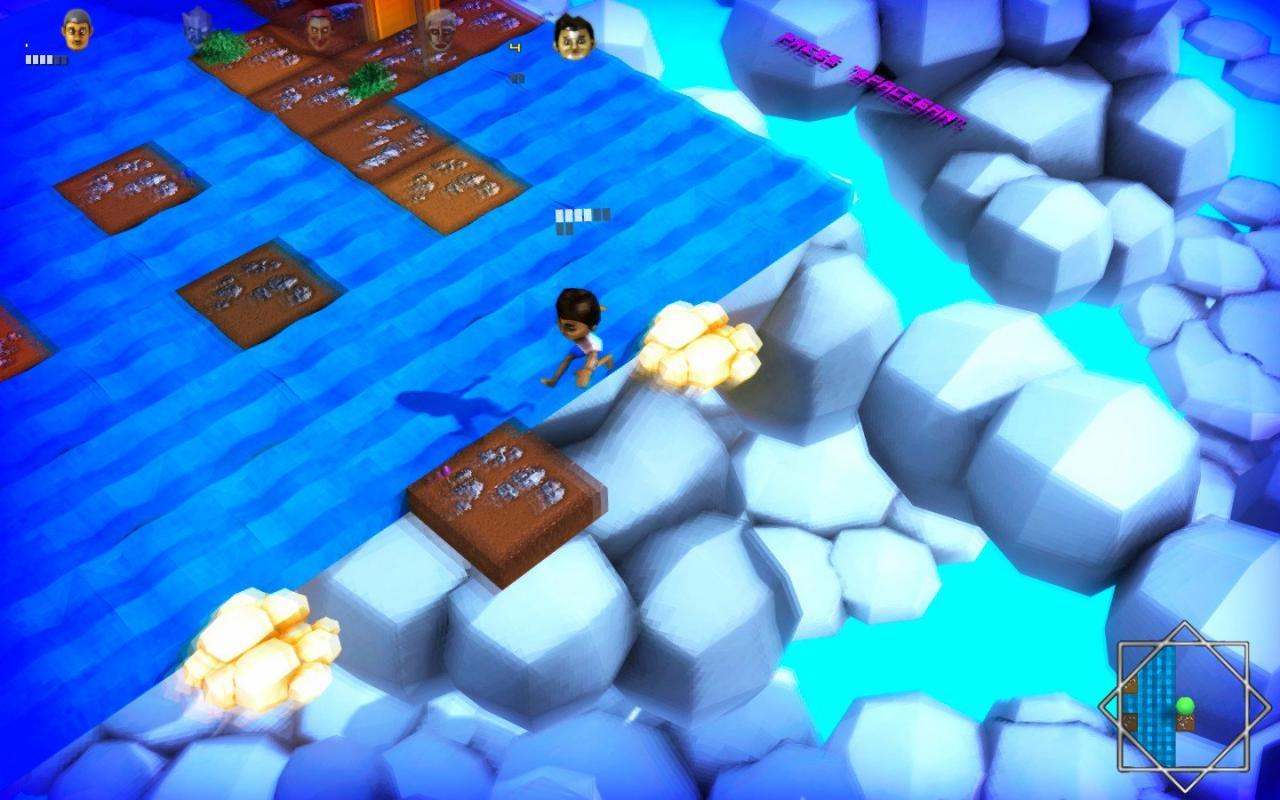Click an empty segment of the HUD health bar
This screenshot has width=1280, height=800.
click(x=60, y=58)
